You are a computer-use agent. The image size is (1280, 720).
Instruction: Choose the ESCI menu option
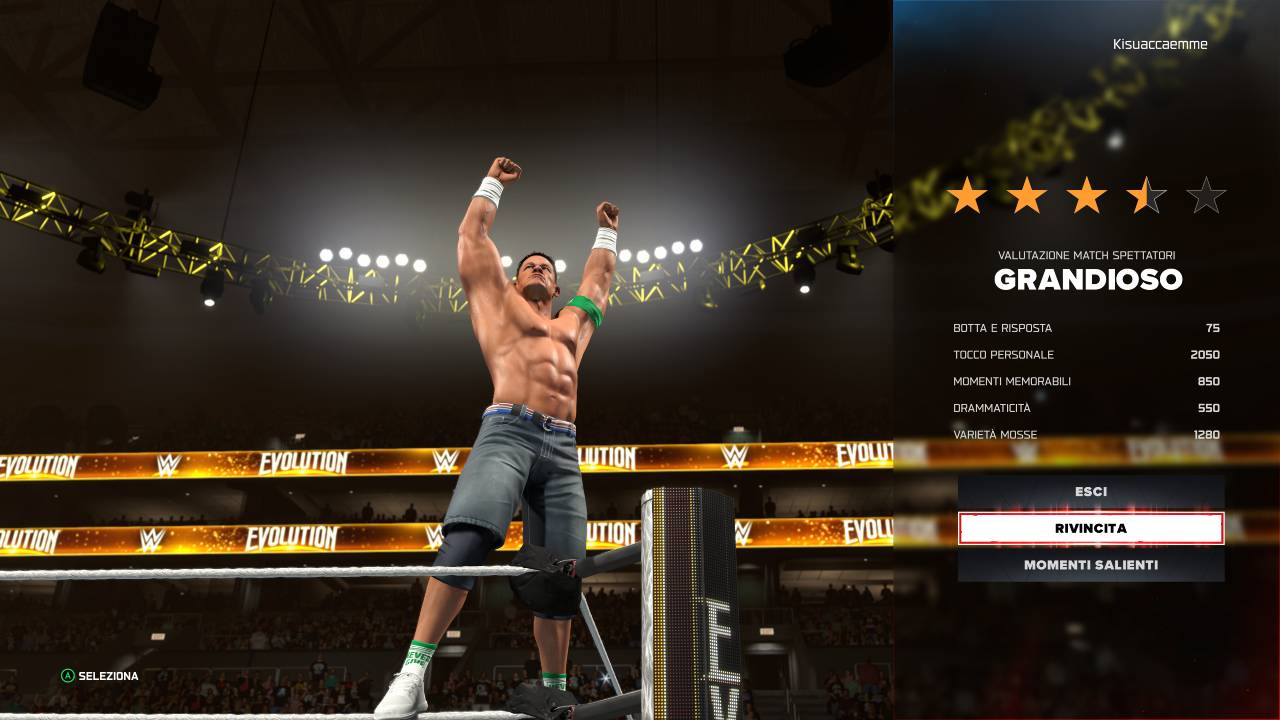coord(1090,492)
